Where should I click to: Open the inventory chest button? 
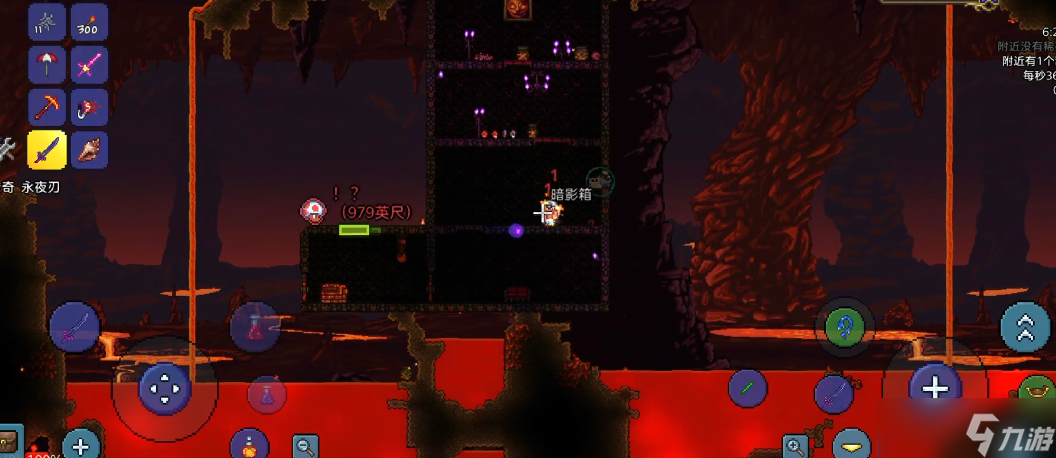[9, 442]
